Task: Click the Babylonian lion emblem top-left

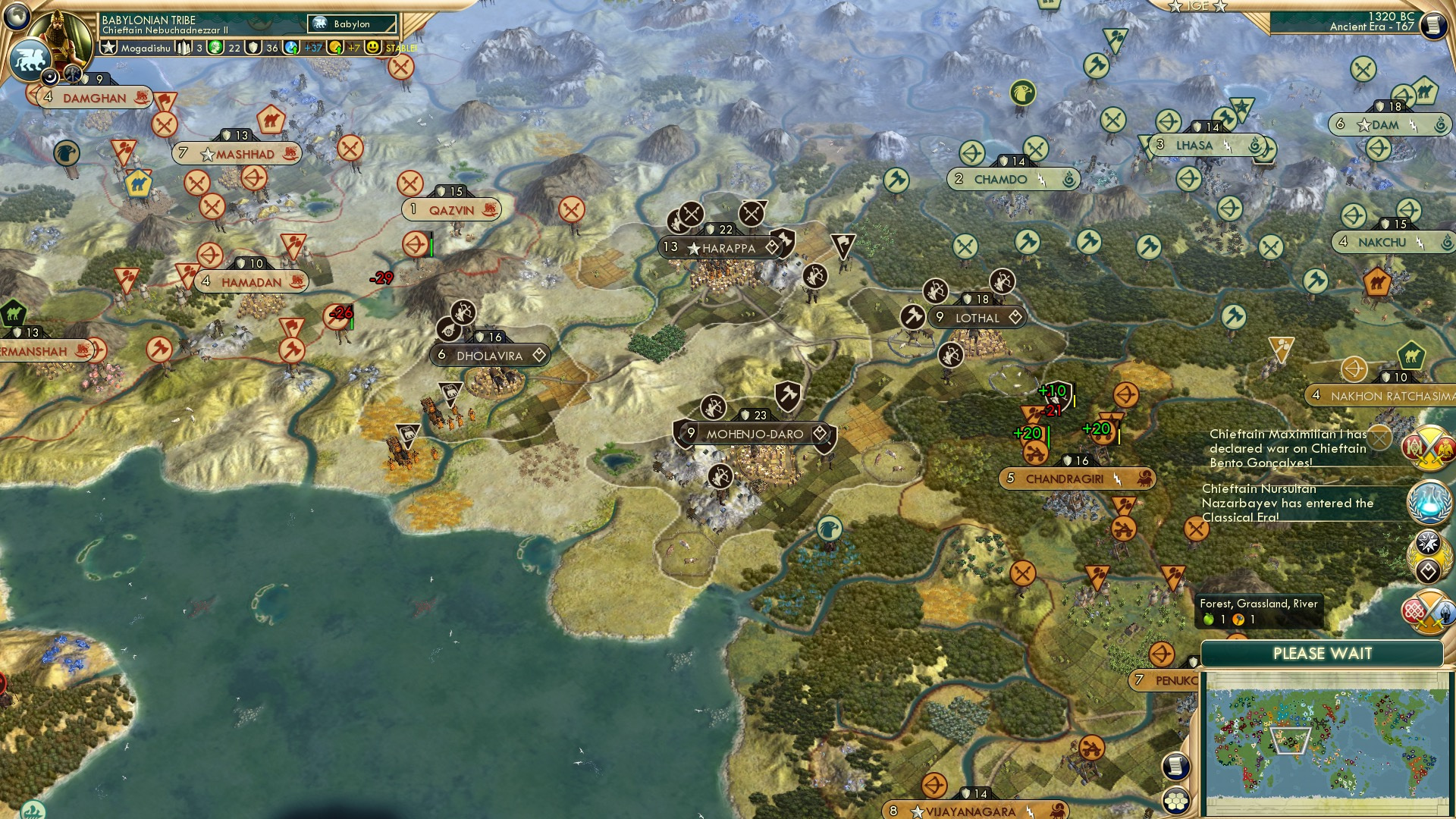Action: tap(30, 59)
